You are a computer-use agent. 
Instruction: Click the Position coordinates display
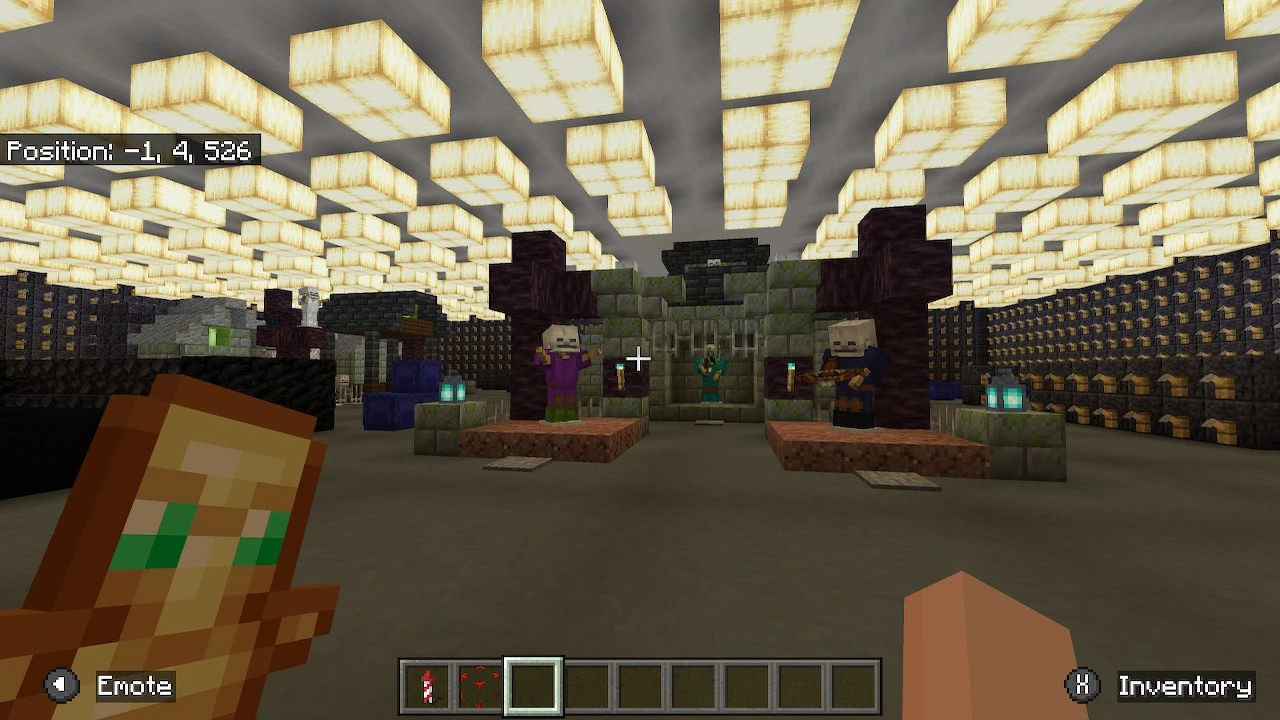coord(130,152)
